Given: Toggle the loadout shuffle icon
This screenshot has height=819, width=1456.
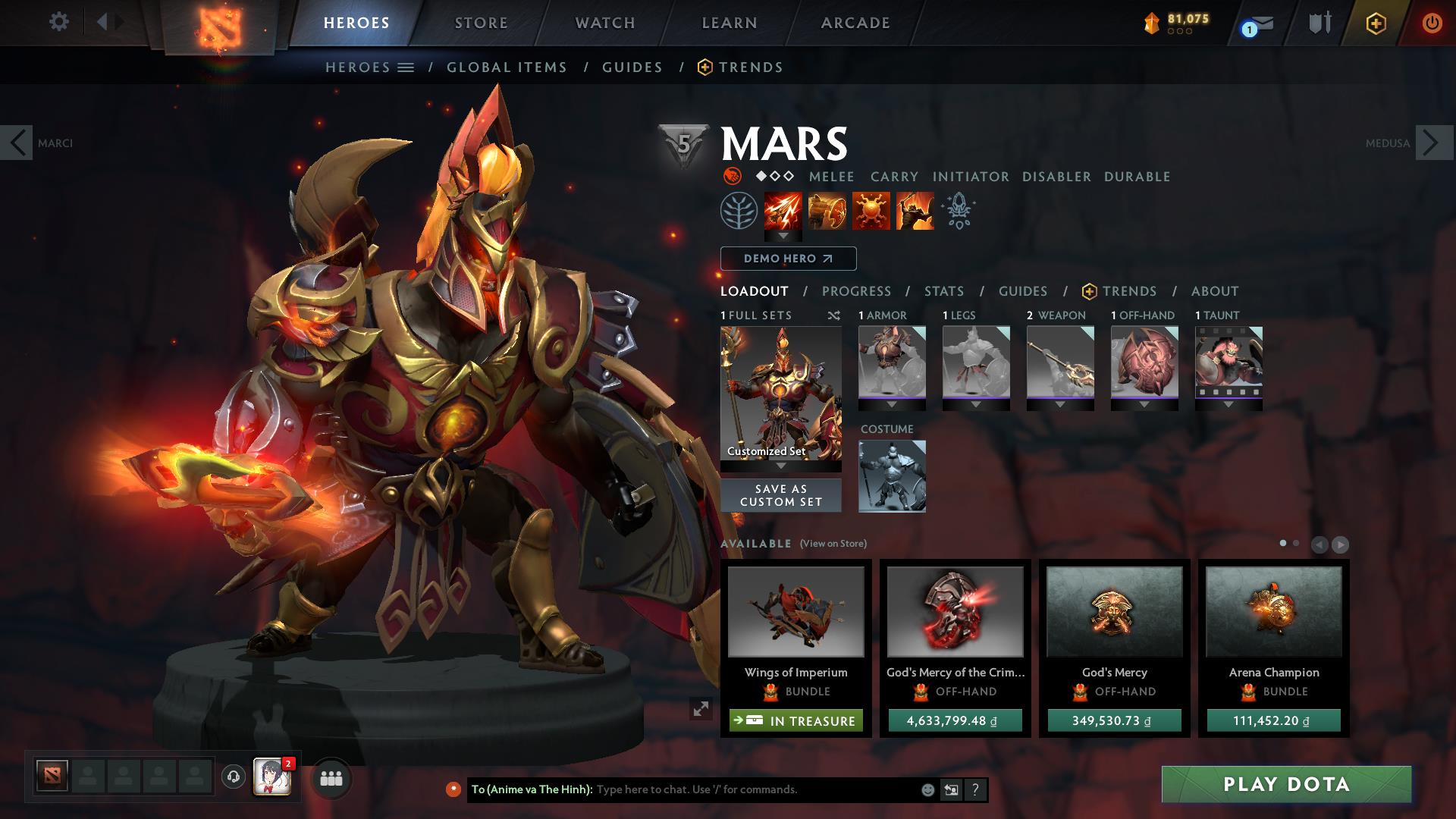Looking at the screenshot, I should [833, 316].
